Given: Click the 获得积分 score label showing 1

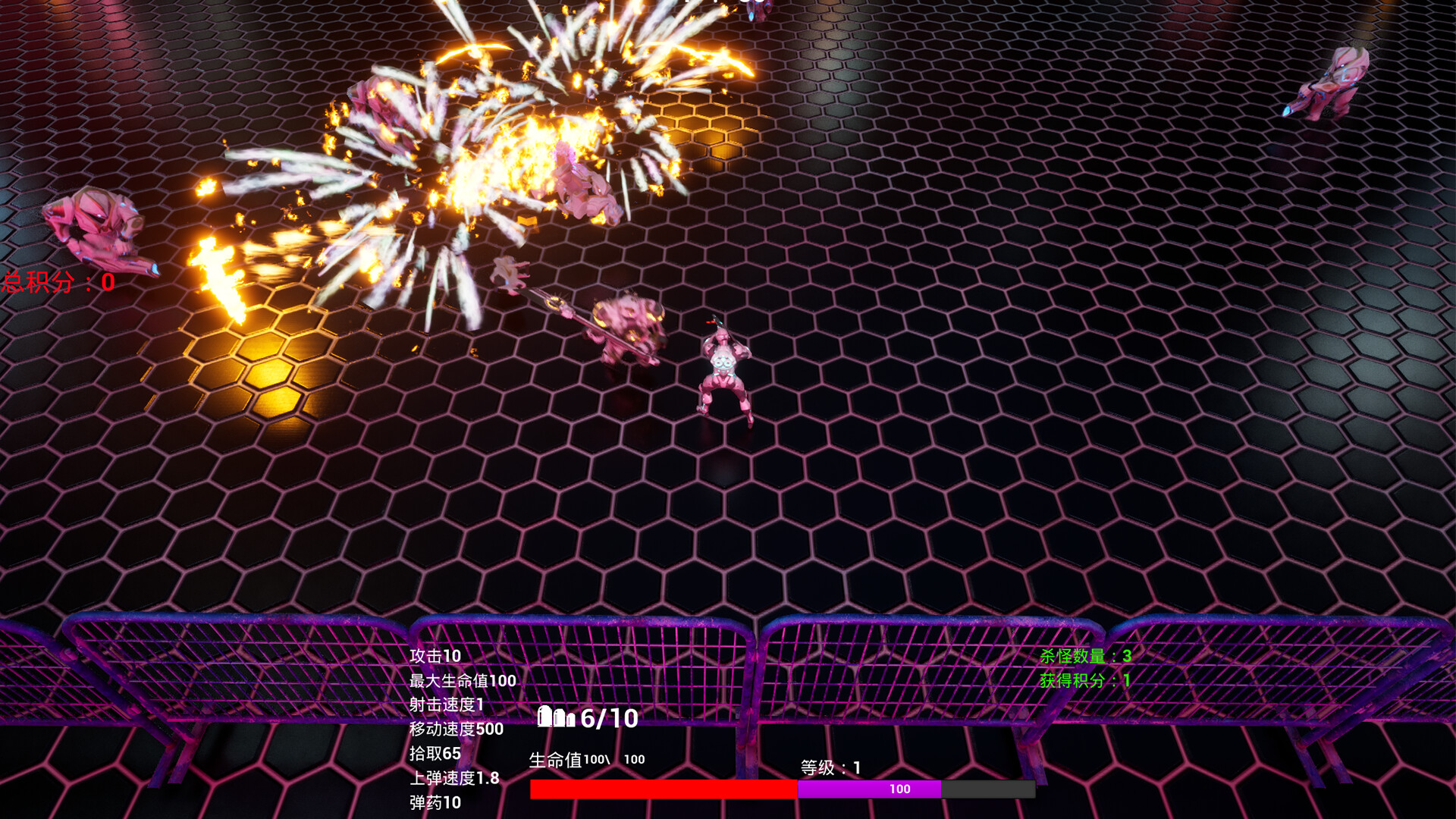Looking at the screenshot, I should coord(1084,681).
